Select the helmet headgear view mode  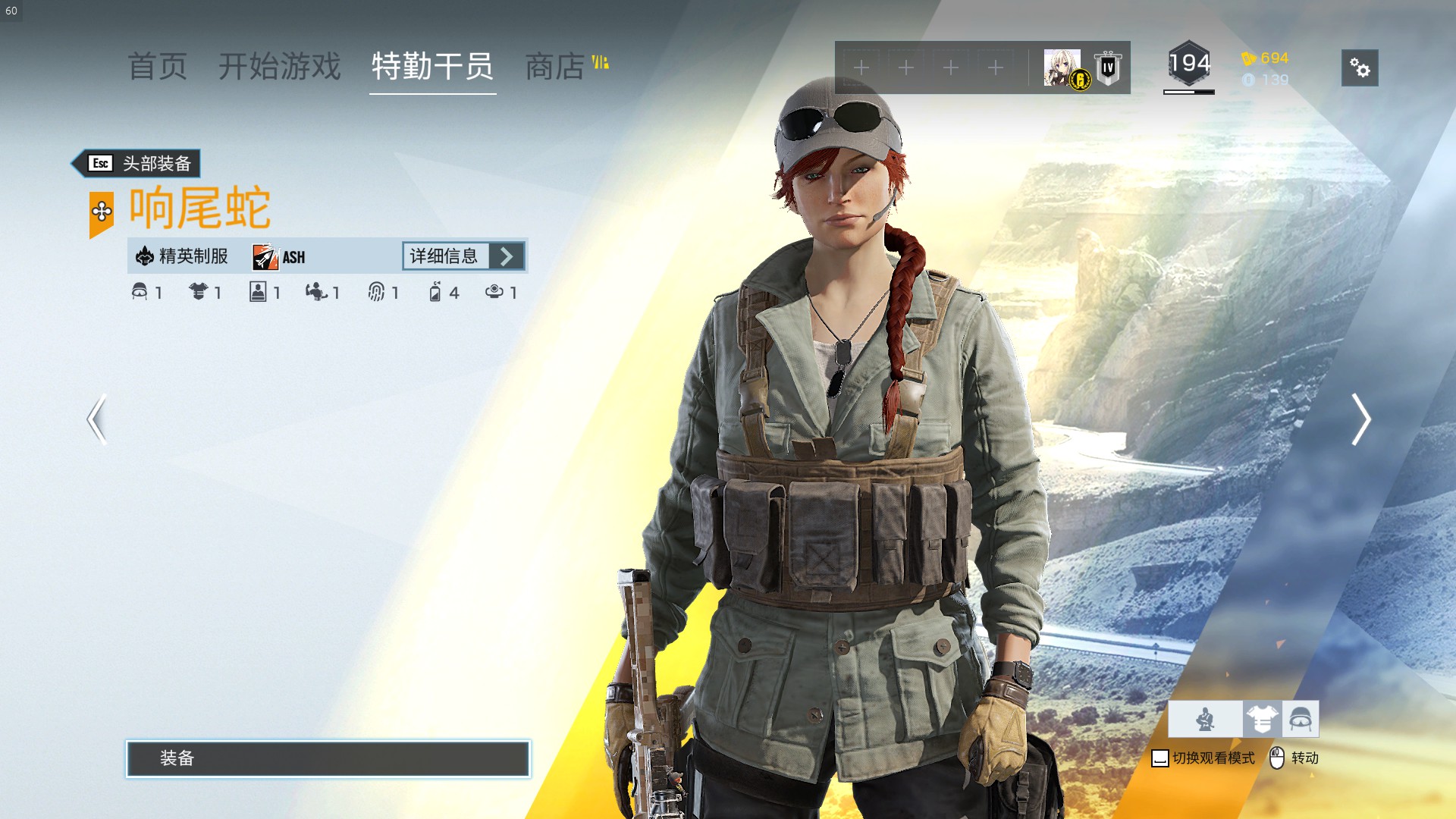click(1301, 719)
